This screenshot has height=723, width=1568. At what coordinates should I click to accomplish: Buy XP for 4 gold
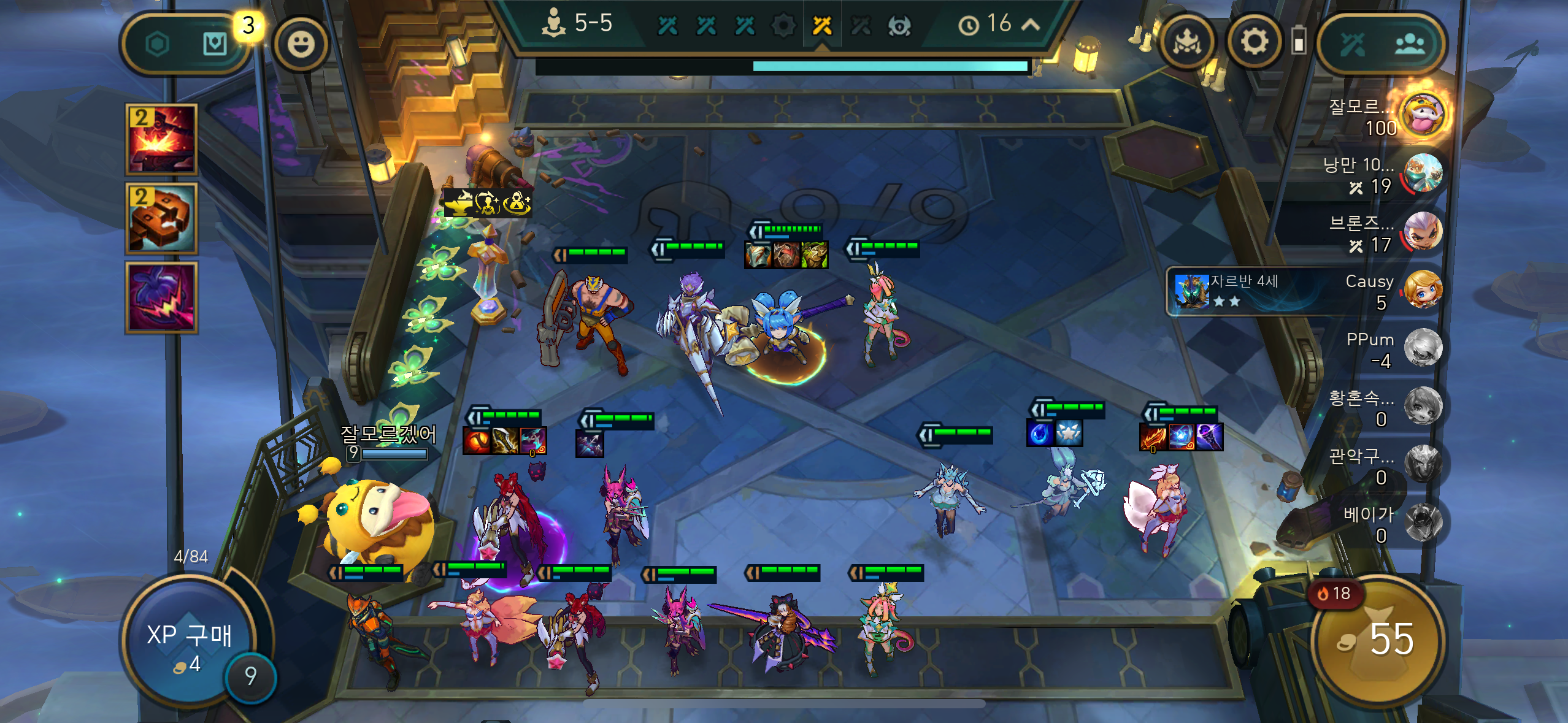pos(189,644)
